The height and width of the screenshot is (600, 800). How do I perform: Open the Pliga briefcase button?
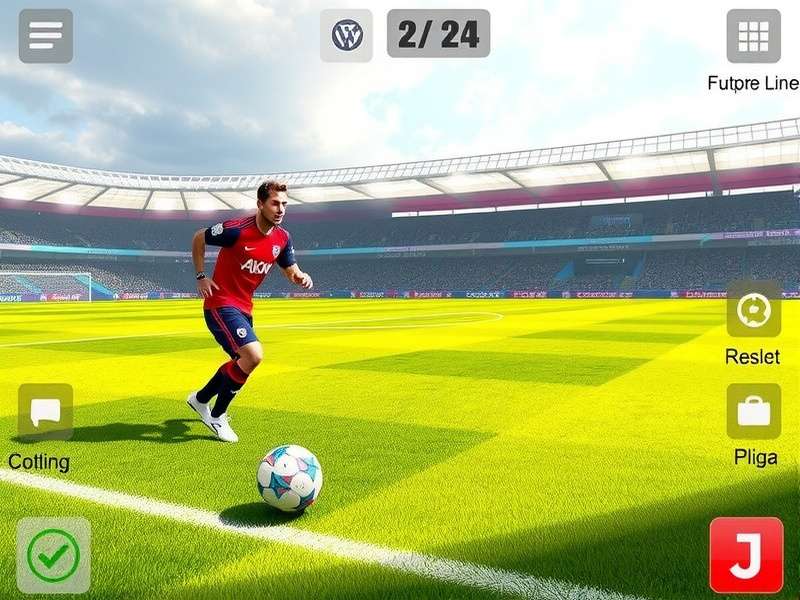coord(753,411)
